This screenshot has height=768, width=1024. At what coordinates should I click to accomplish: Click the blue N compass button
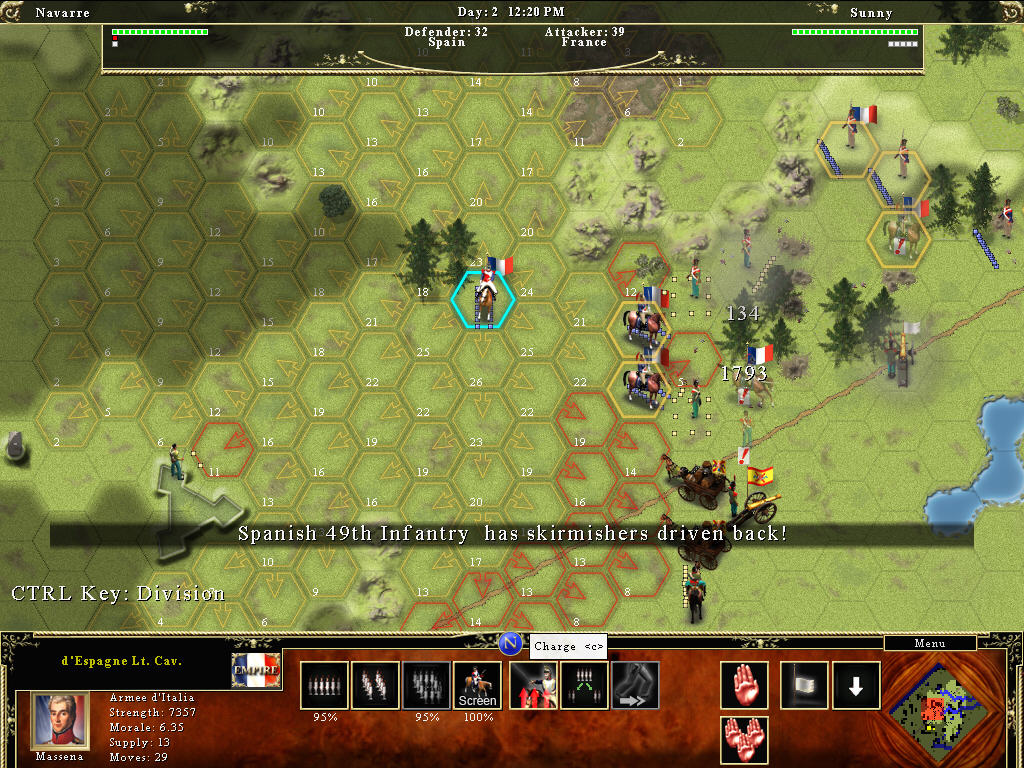[x=510, y=643]
